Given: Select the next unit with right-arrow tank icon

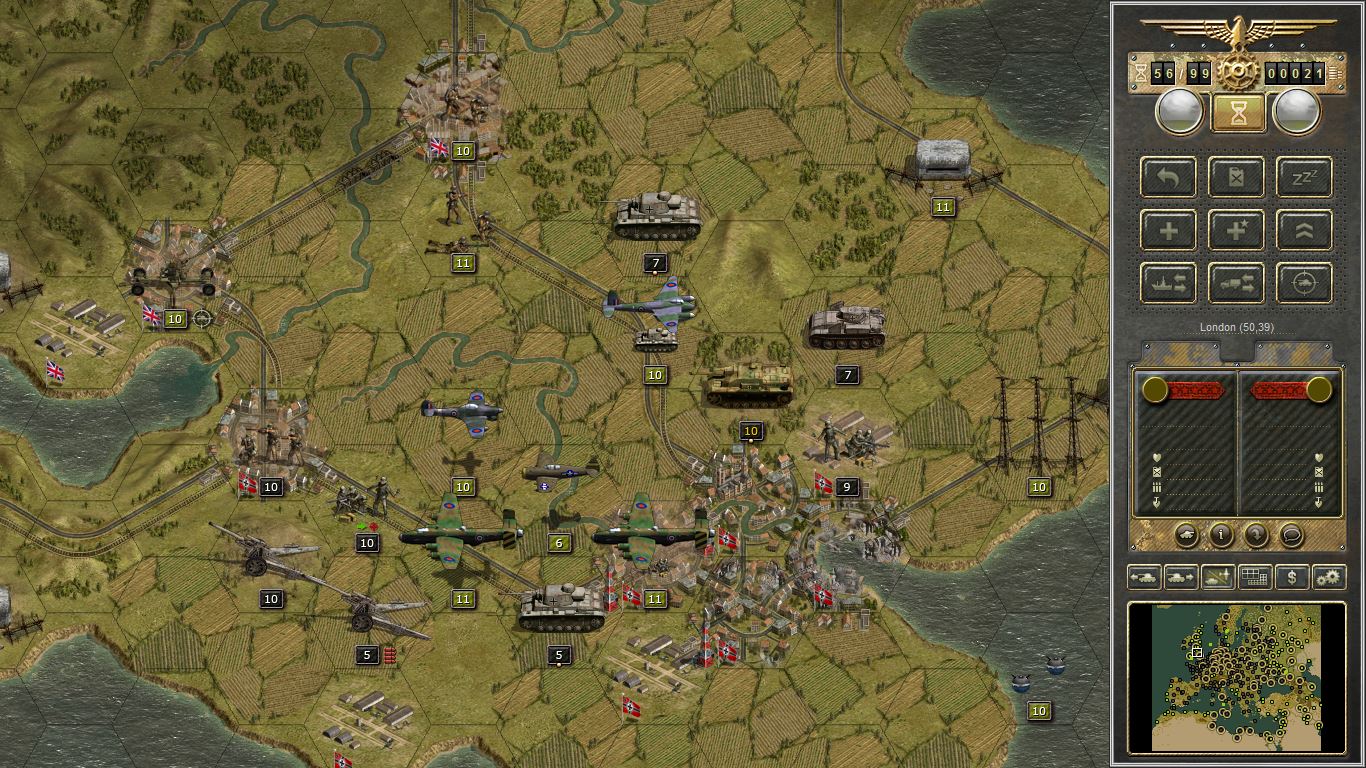Looking at the screenshot, I should (1180, 577).
